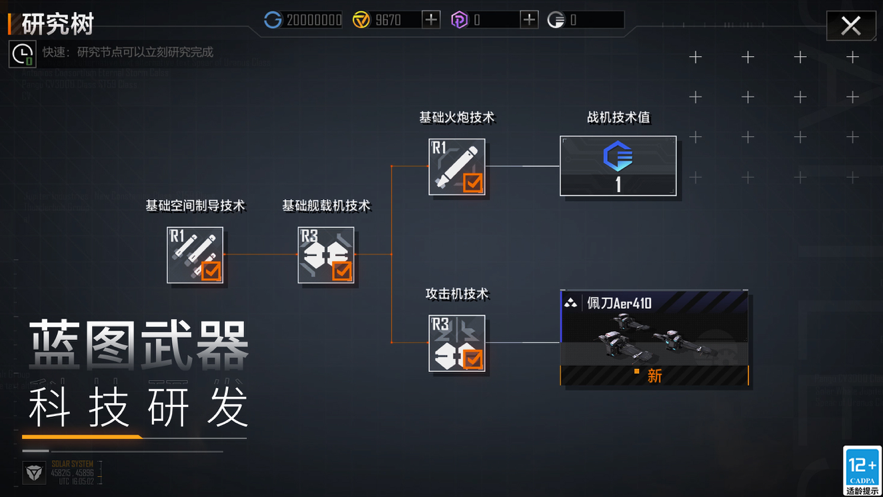
Task: Select the 基础空间制导技术 research node
Action: [x=195, y=255]
